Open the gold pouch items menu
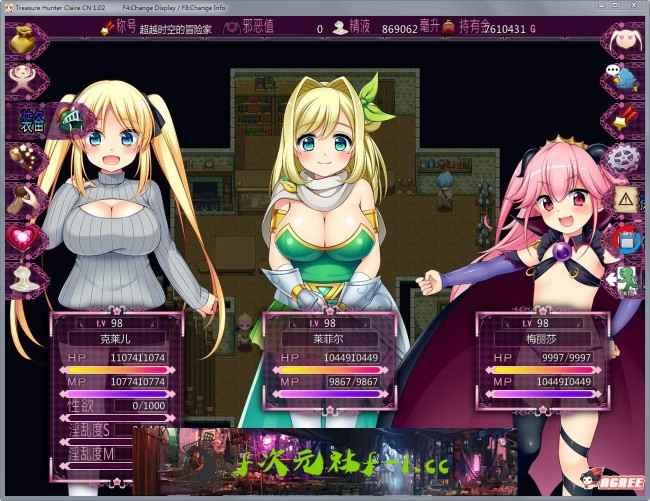The height and width of the screenshot is (501, 650). [22, 39]
